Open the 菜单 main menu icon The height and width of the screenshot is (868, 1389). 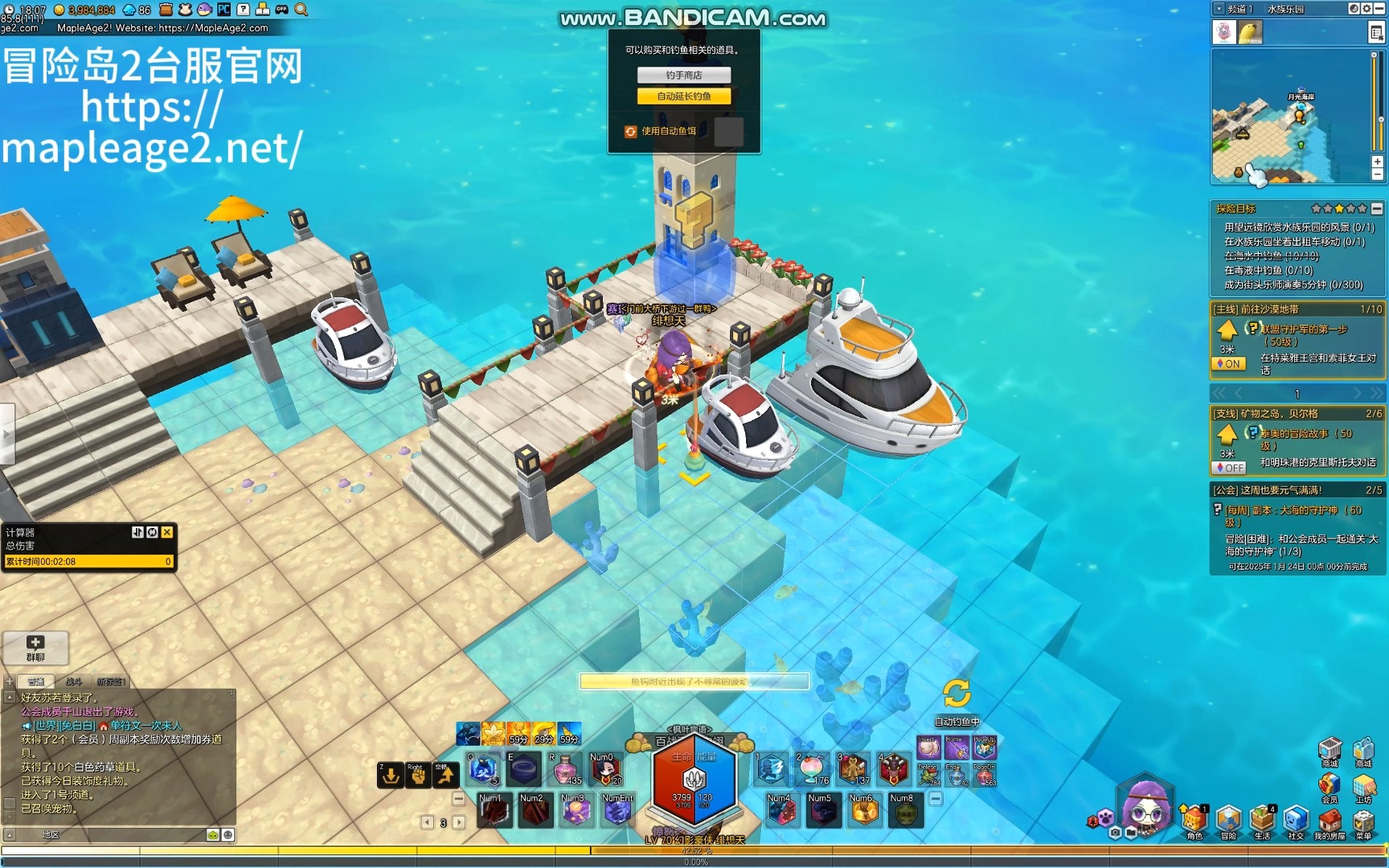1363,821
